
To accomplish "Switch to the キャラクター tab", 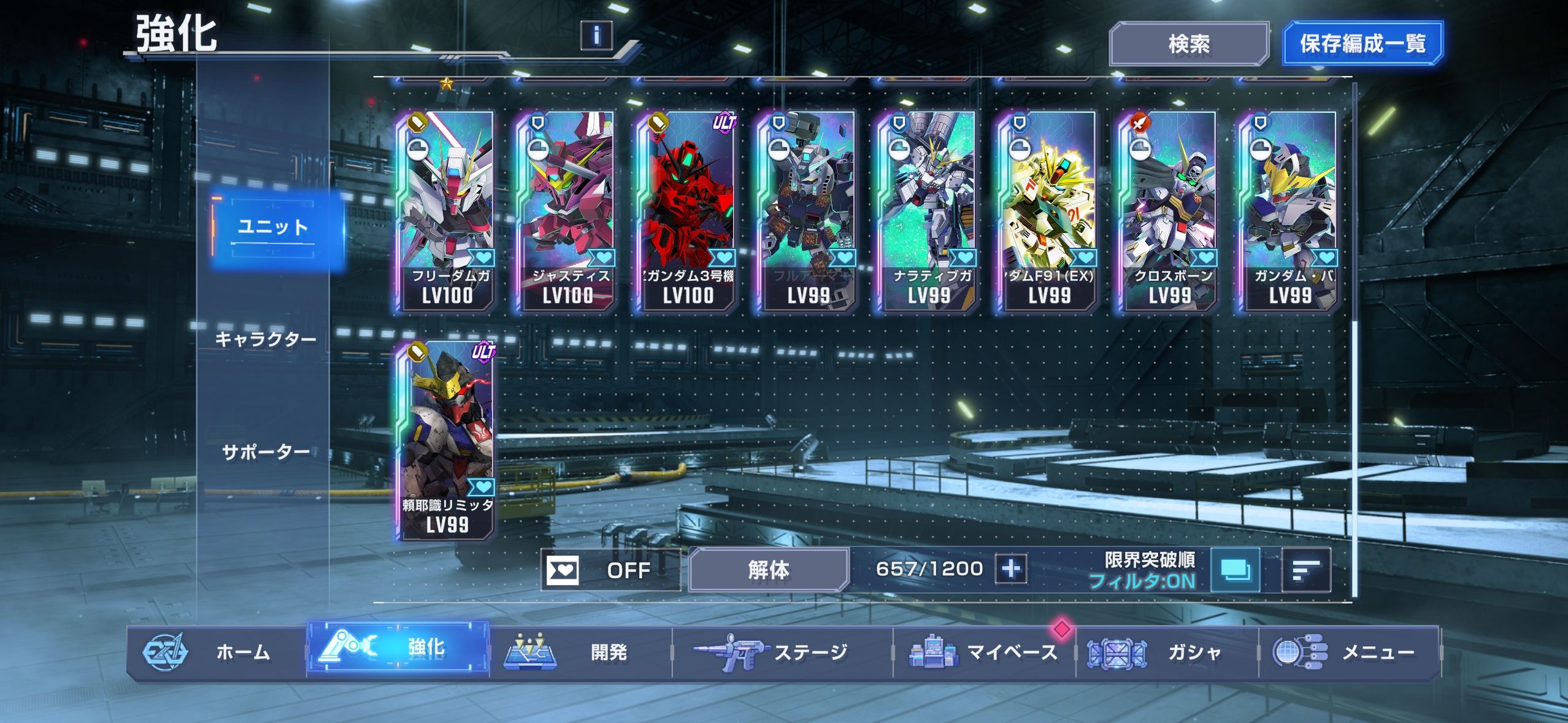I will pyautogui.click(x=266, y=339).
